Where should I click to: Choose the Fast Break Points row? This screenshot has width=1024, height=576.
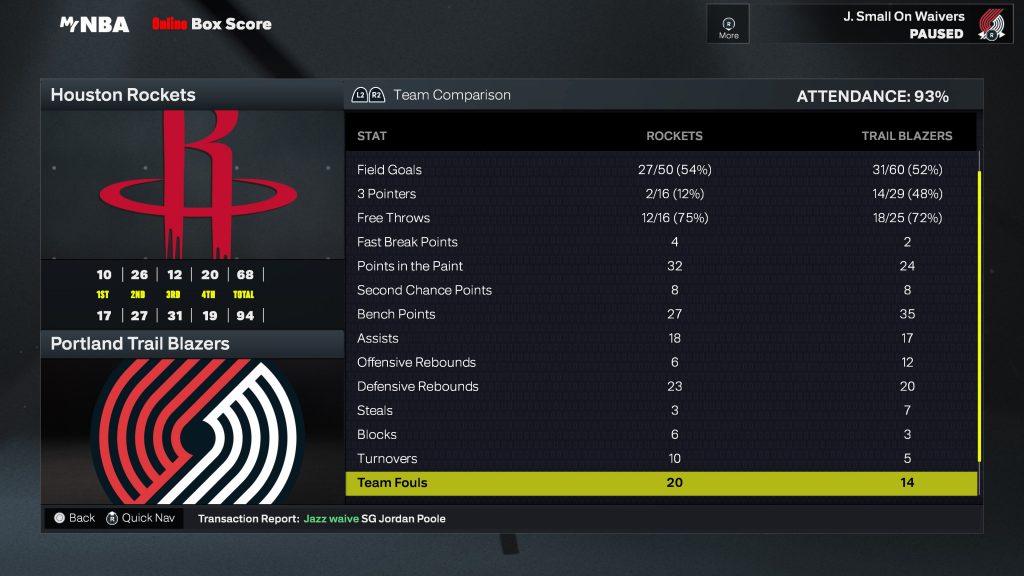(660, 242)
